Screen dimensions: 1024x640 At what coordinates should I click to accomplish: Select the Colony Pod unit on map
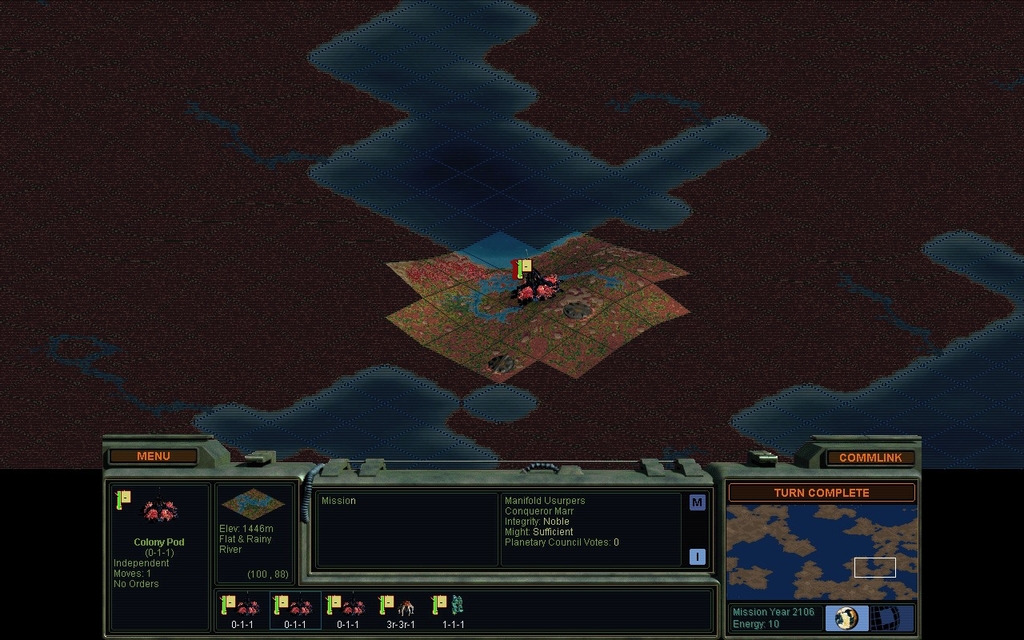534,286
